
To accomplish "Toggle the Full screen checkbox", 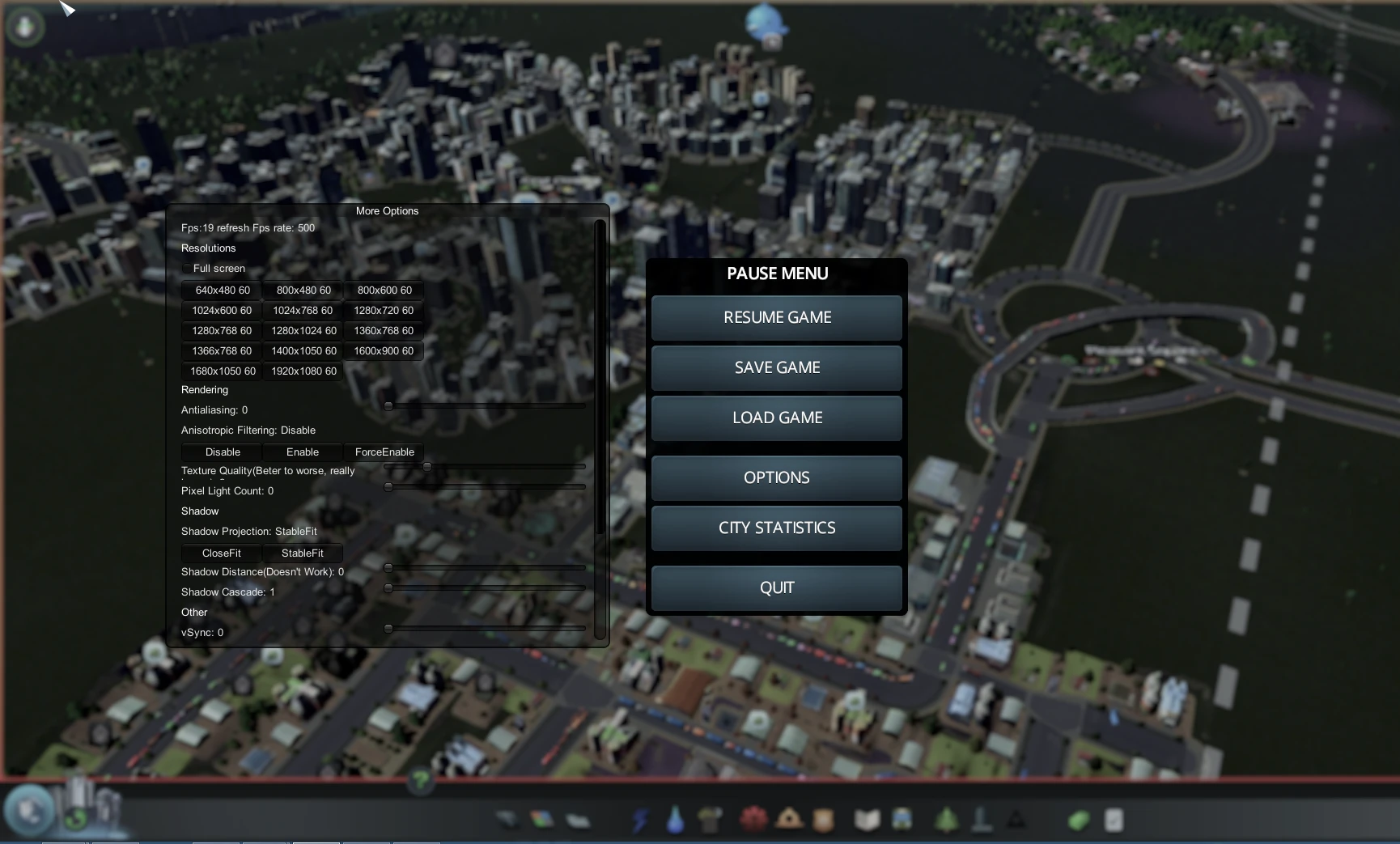I will (x=188, y=268).
